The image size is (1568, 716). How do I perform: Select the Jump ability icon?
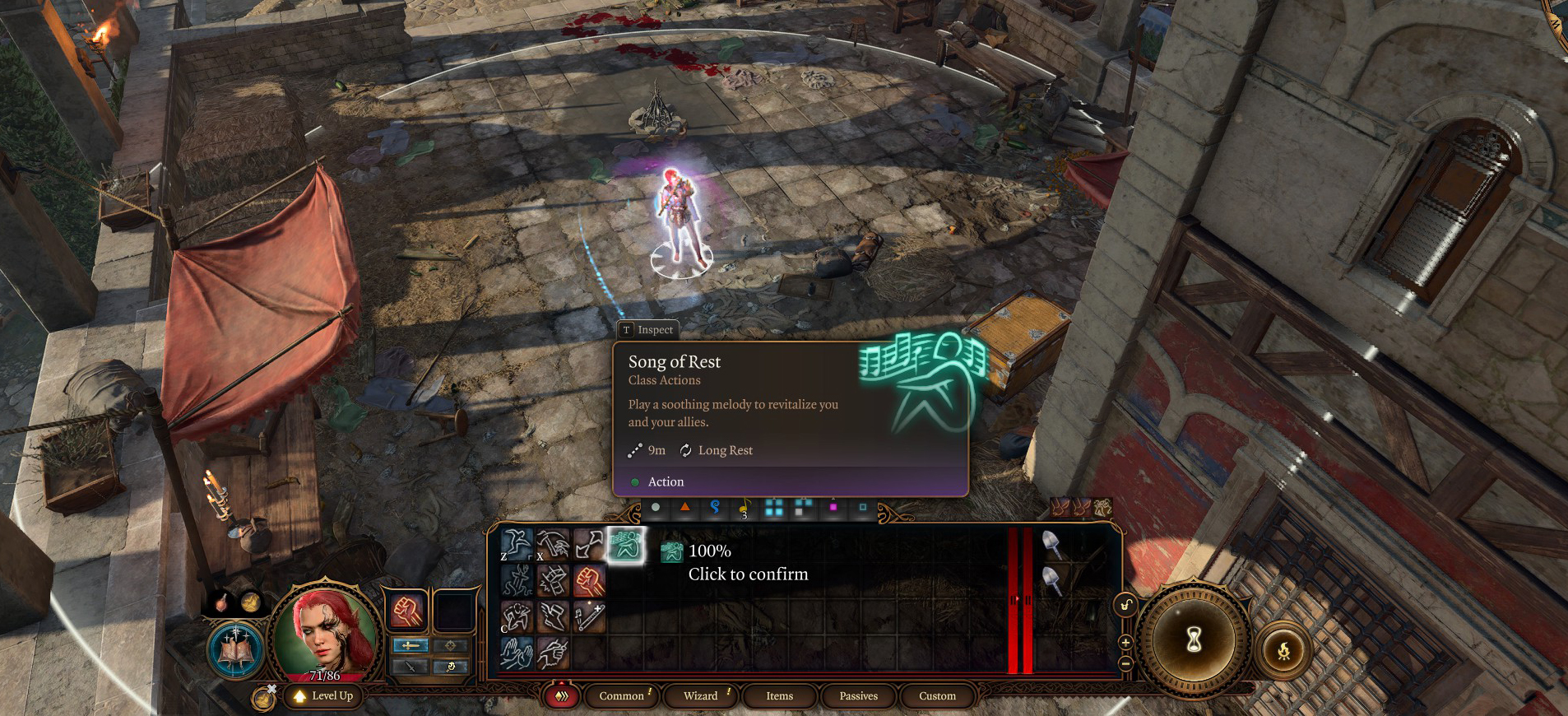coord(517,545)
